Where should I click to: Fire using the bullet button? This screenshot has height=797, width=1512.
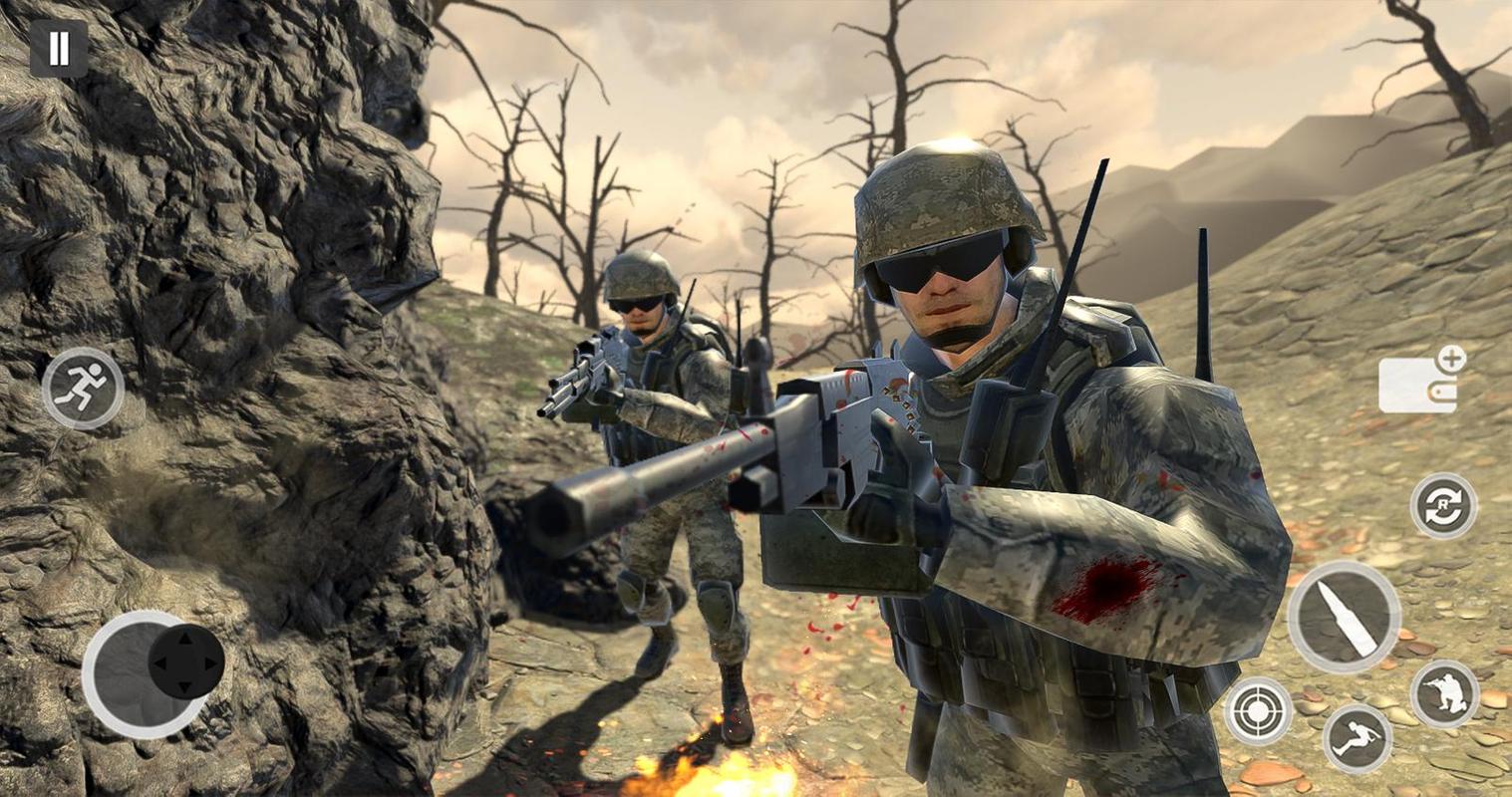(x=1344, y=618)
